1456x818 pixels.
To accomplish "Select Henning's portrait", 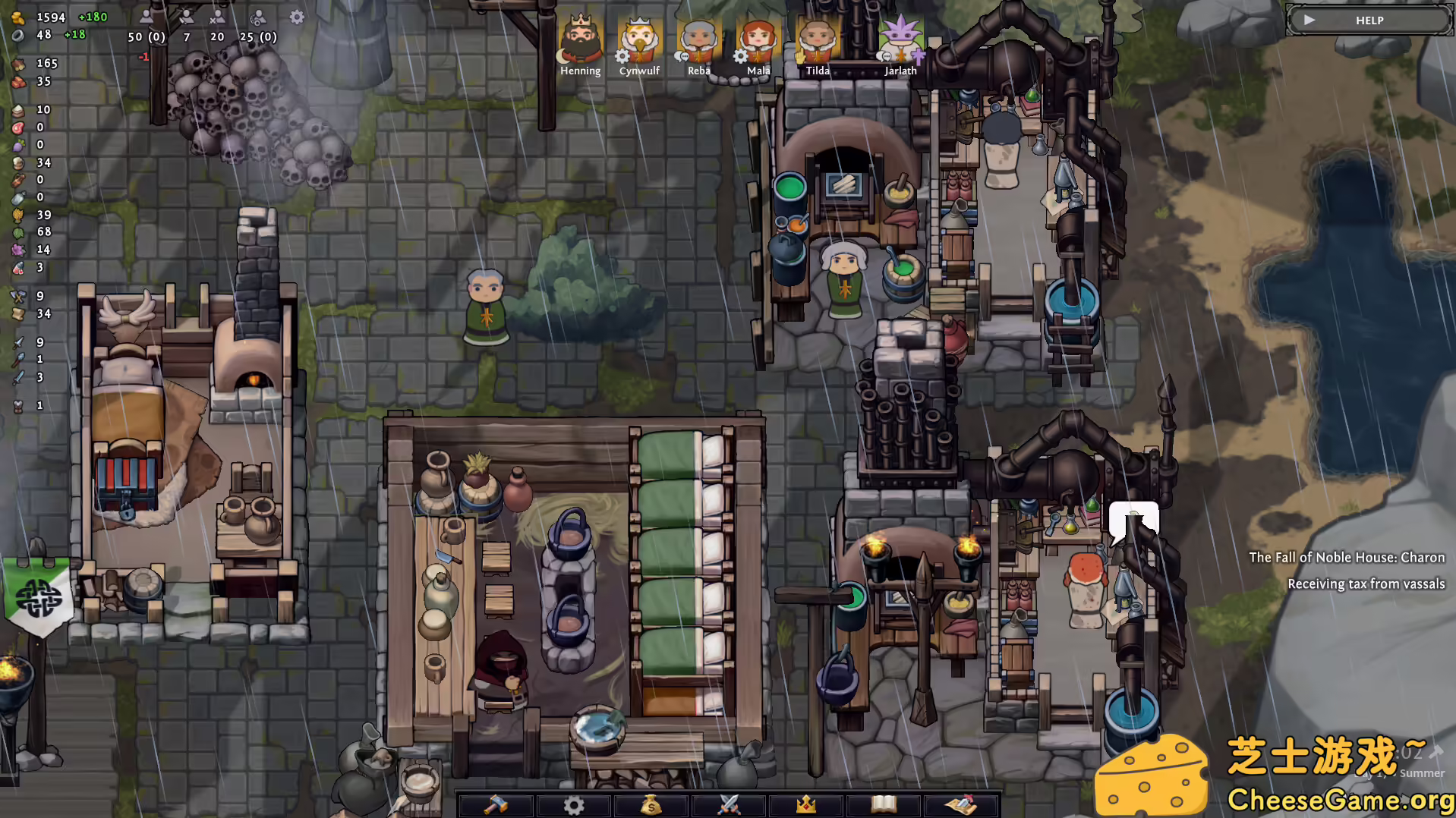I will pyautogui.click(x=580, y=39).
